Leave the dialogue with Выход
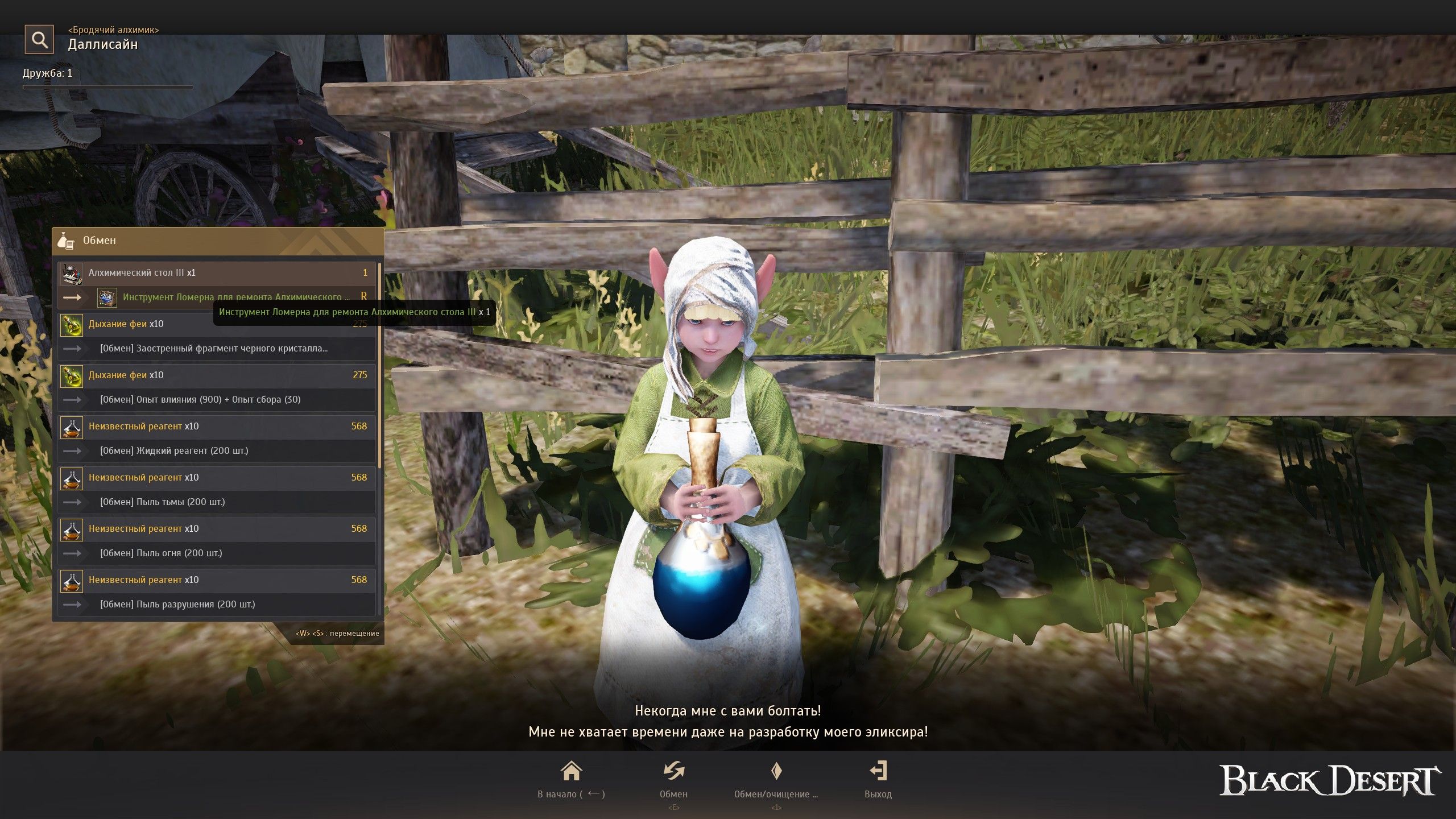1456x819 pixels. pos(878,779)
